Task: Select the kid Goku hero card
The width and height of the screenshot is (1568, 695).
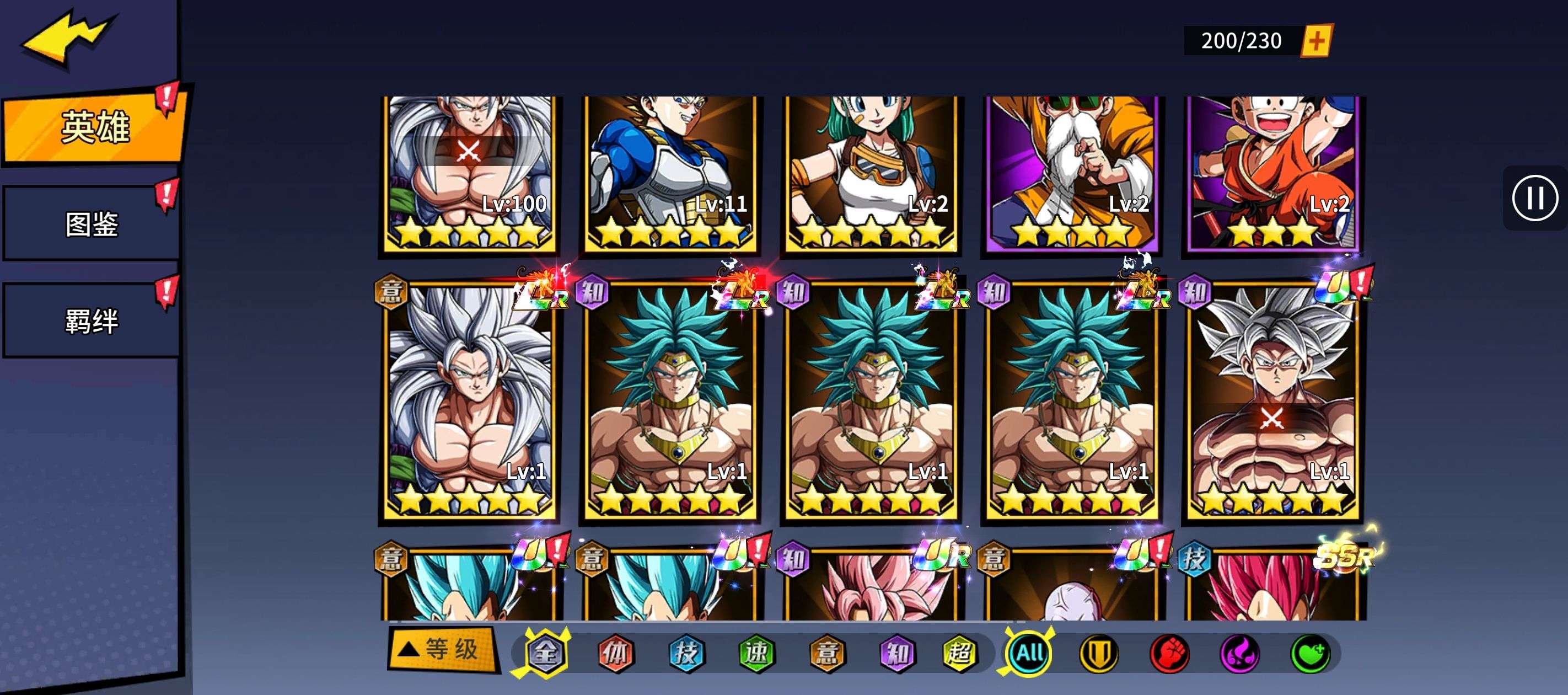Action: (x=1273, y=174)
